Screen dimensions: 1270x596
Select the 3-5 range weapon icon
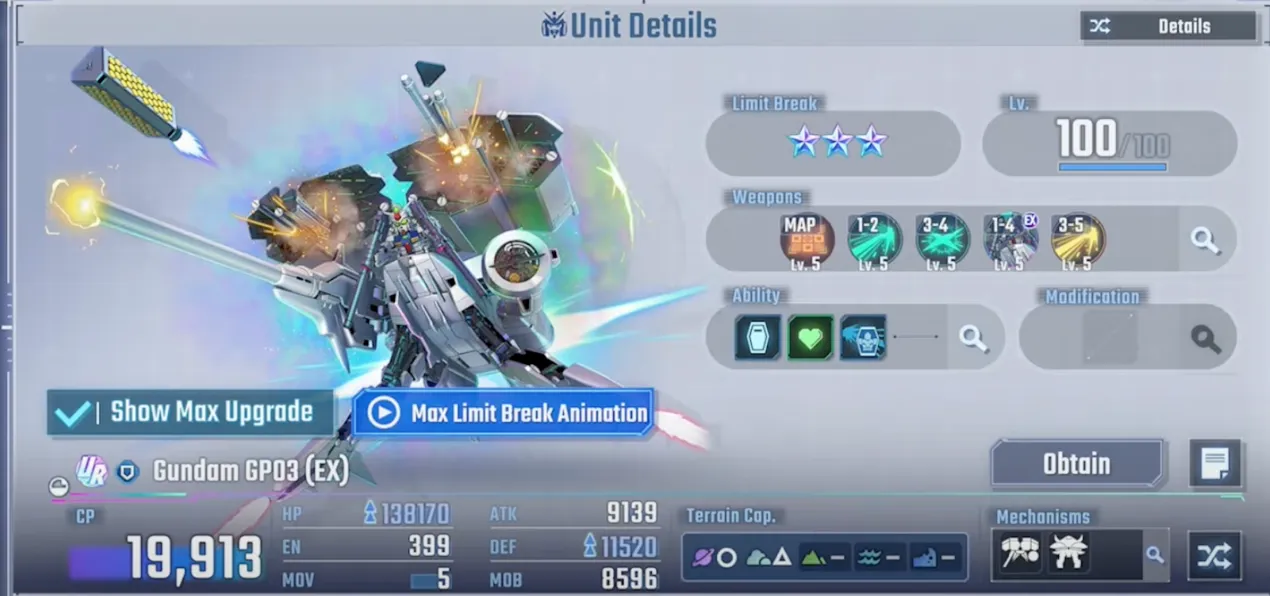pos(1078,240)
